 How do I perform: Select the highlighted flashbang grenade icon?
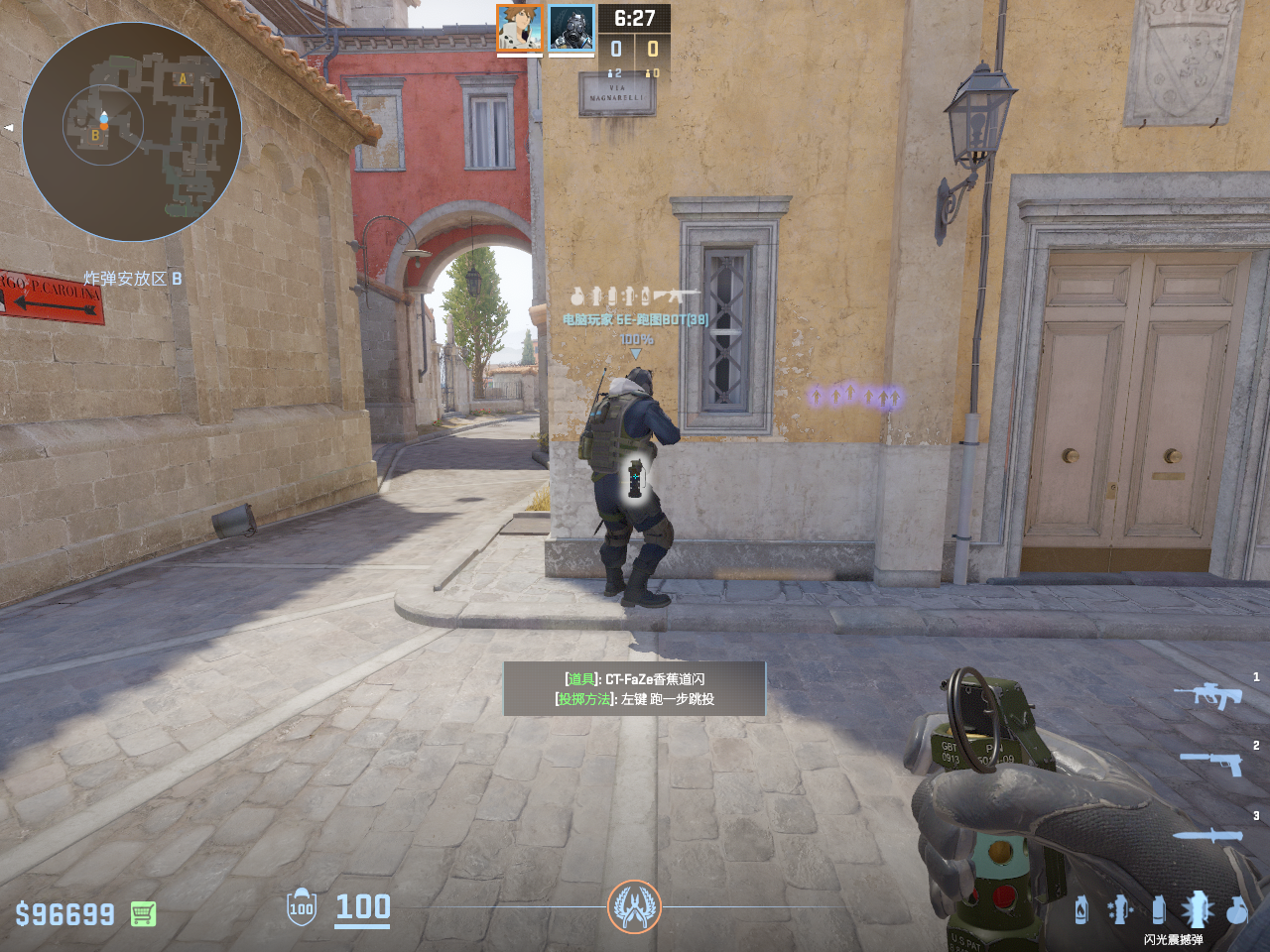pos(1197,908)
